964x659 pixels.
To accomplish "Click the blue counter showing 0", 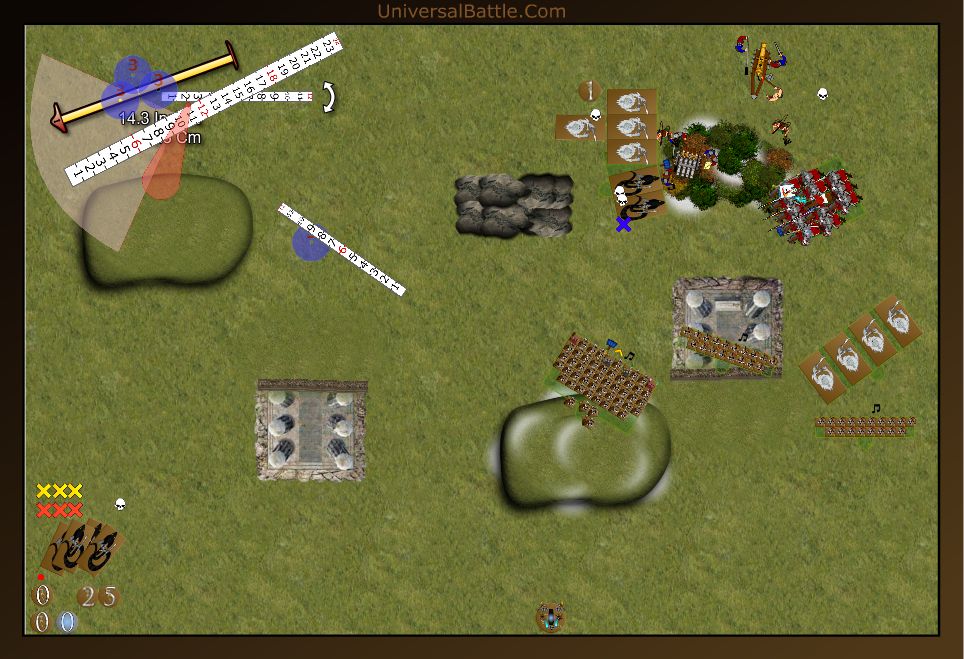I will (x=67, y=622).
